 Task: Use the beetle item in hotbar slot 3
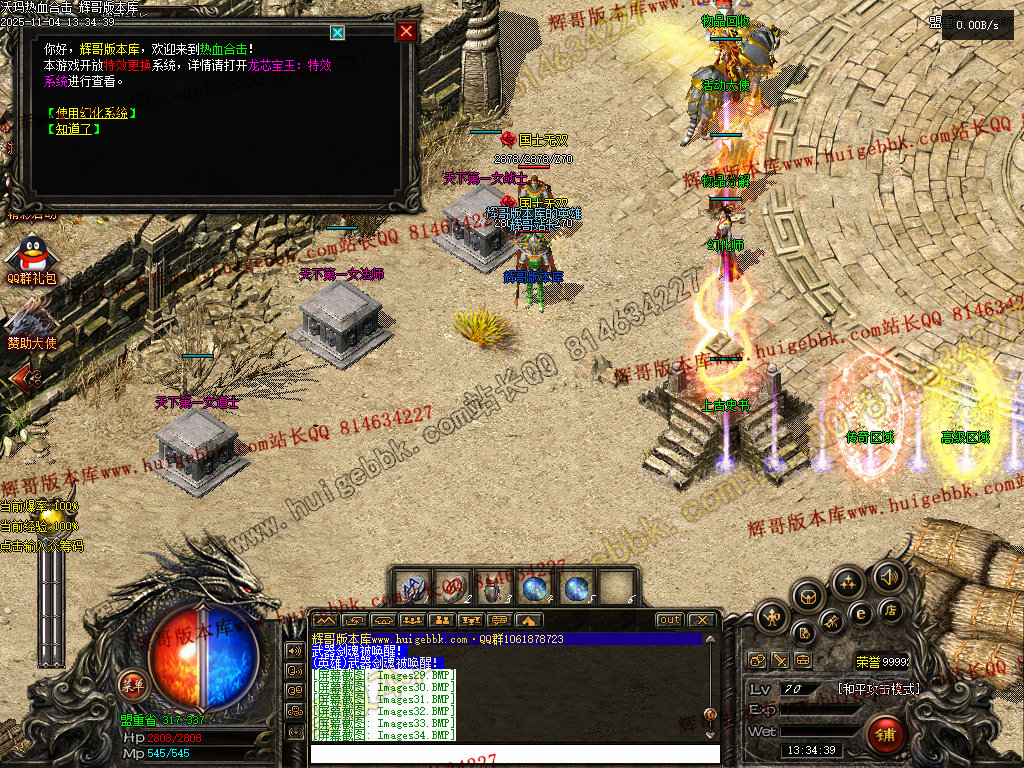click(492, 587)
